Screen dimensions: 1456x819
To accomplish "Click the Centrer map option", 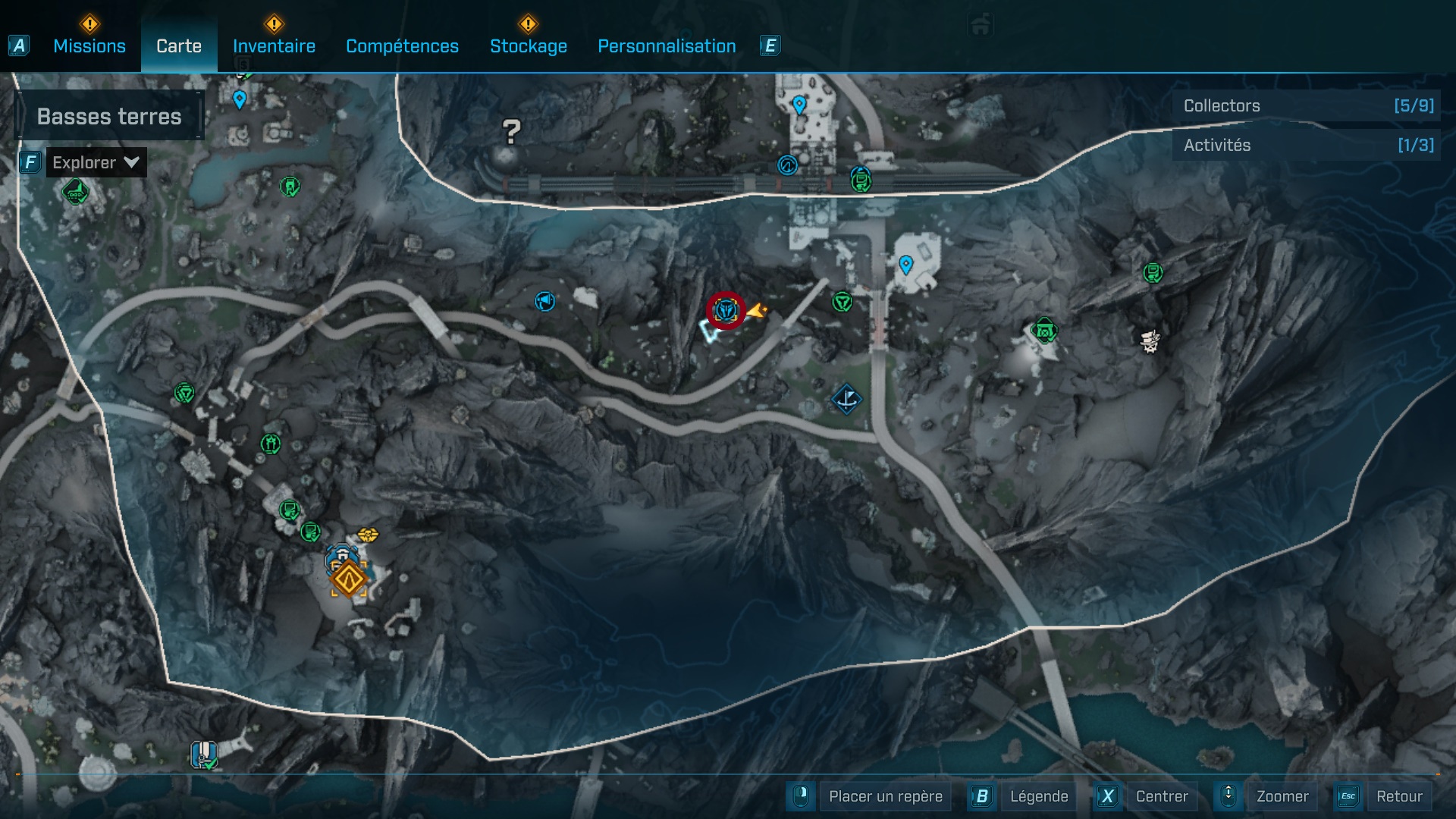I will (1161, 796).
